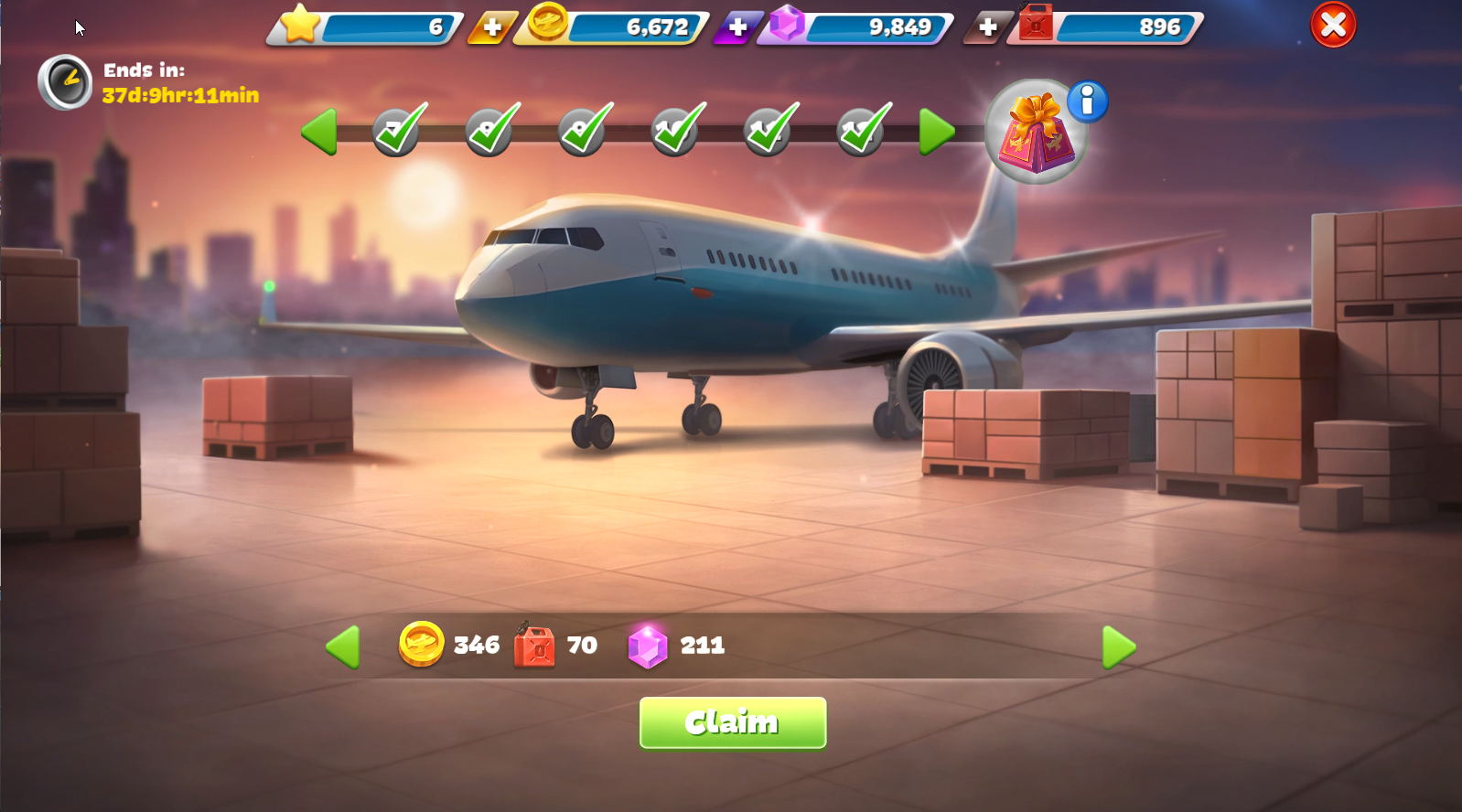Screen dimensions: 1462x812
Task: Click the red fuel canister icon in top bar
Action: (1034, 25)
